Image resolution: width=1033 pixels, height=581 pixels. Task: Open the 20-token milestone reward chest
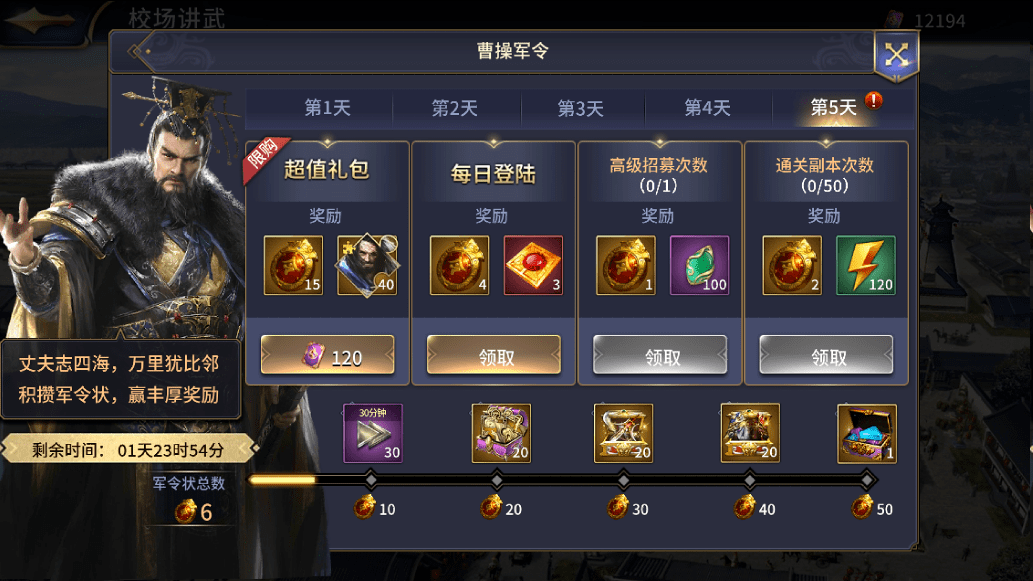(x=501, y=433)
